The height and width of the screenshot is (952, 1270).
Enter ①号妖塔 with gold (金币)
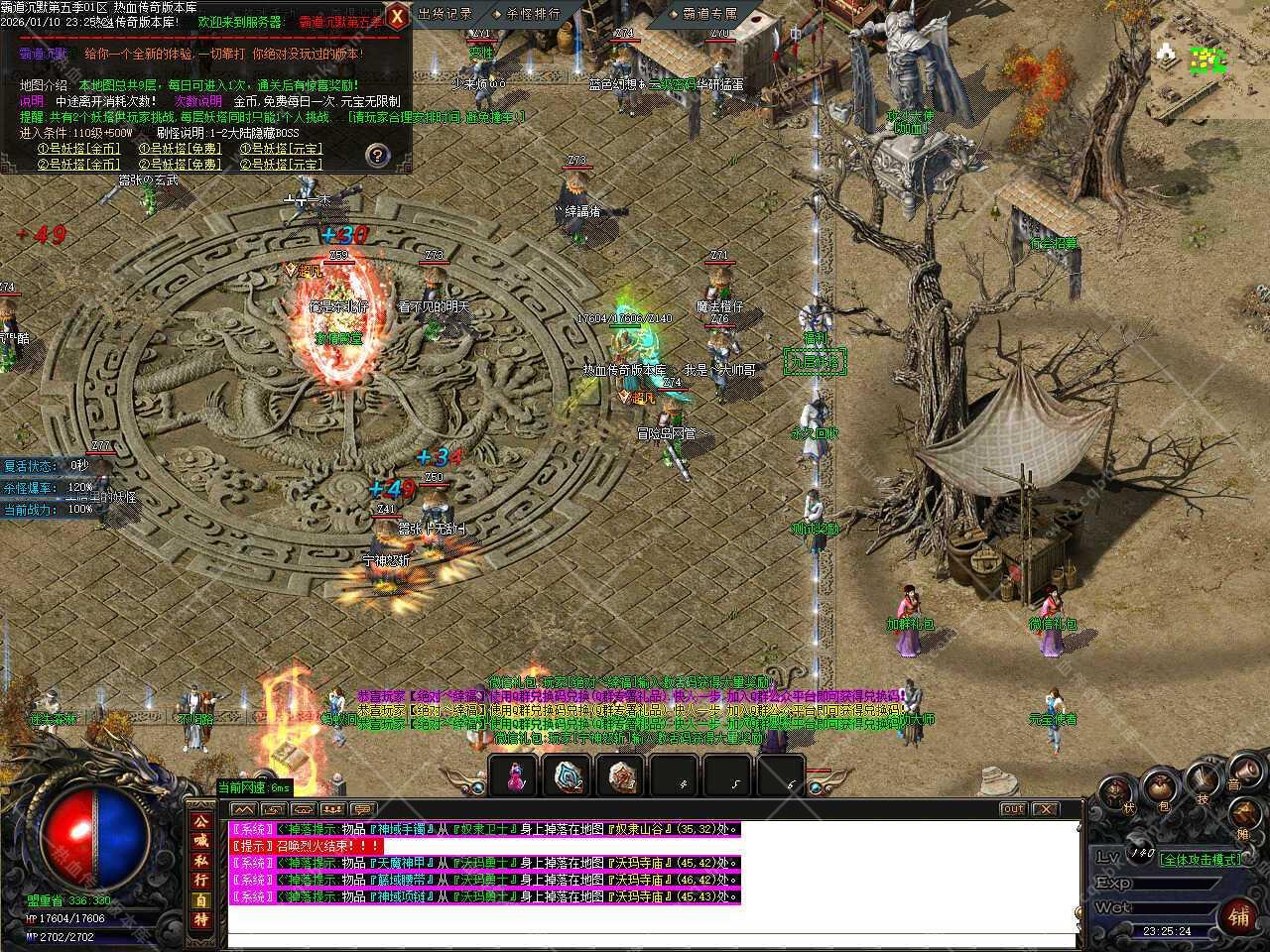click(x=78, y=149)
